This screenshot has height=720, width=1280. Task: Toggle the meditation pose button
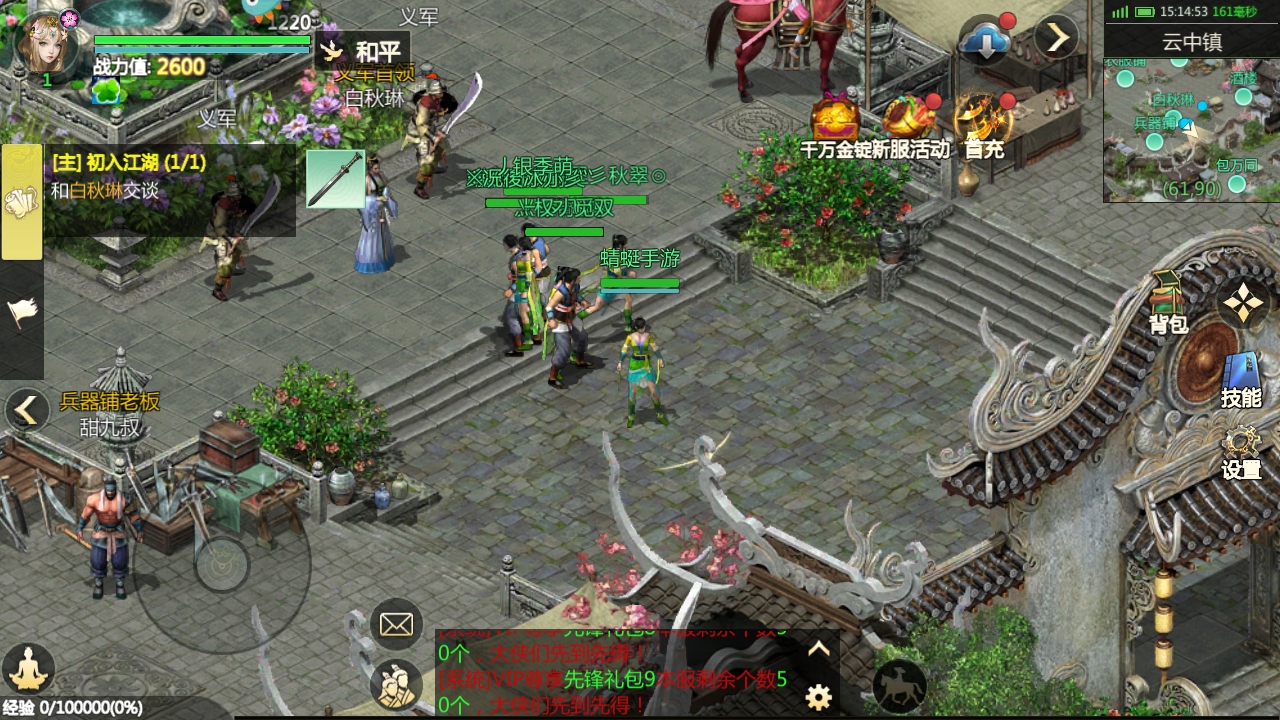[x=28, y=667]
